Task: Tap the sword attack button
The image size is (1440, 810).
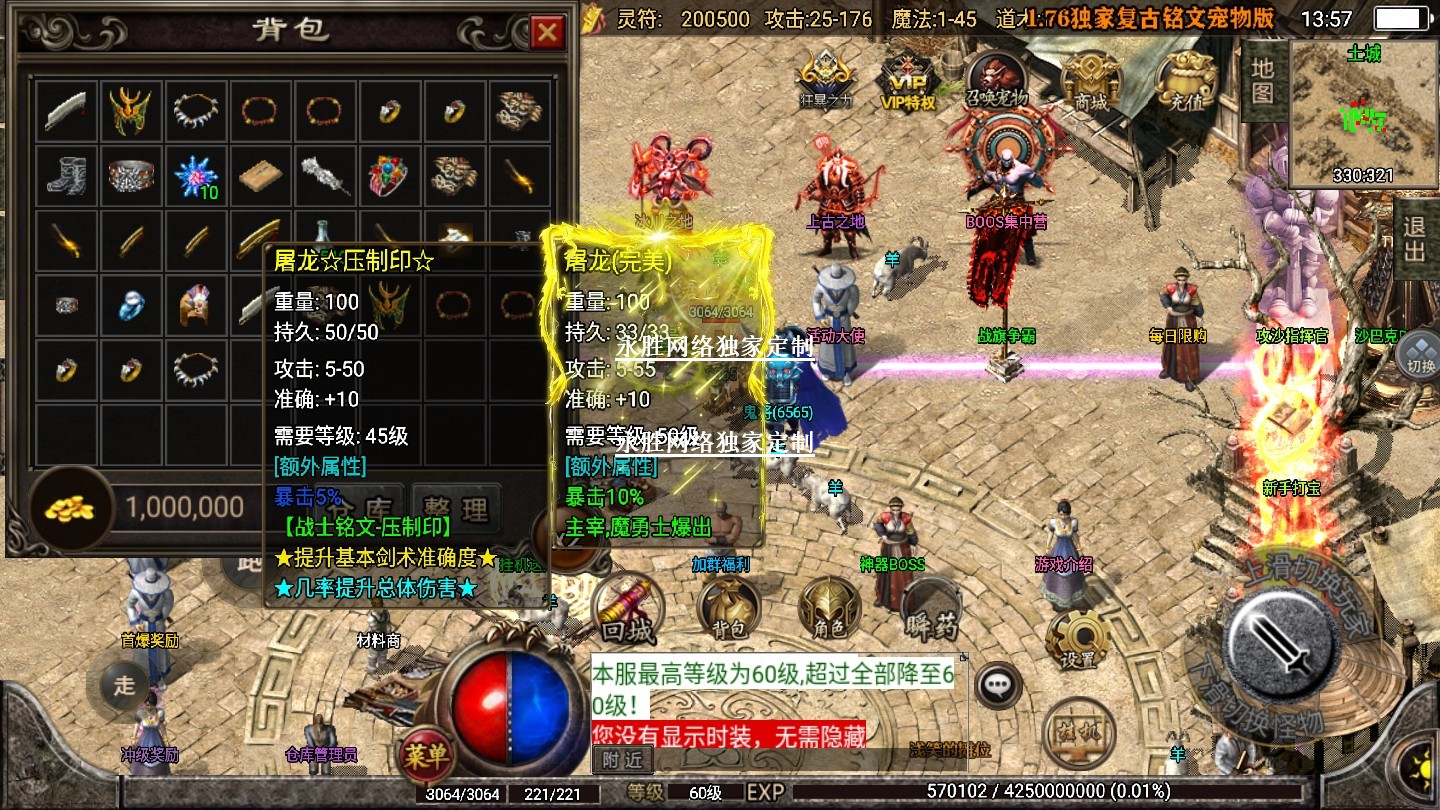Action: [x=1283, y=640]
